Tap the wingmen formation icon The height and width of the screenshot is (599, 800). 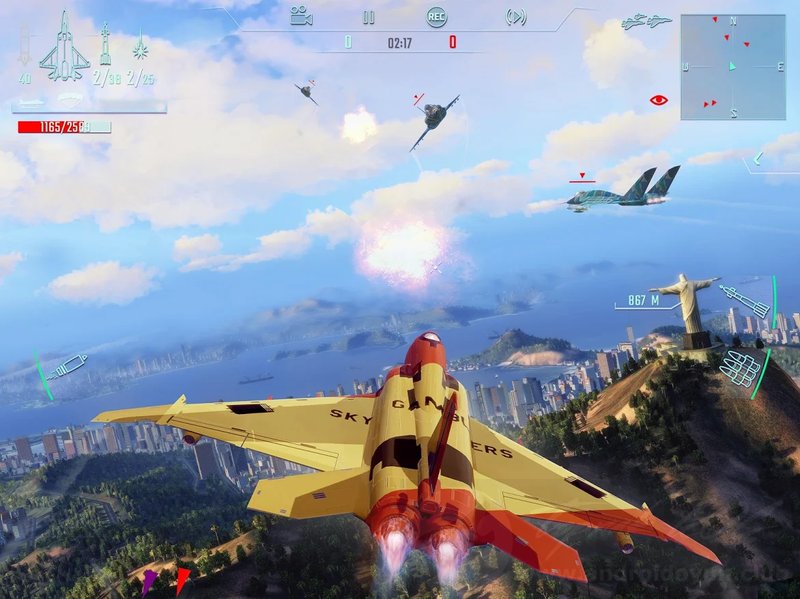coord(646,21)
